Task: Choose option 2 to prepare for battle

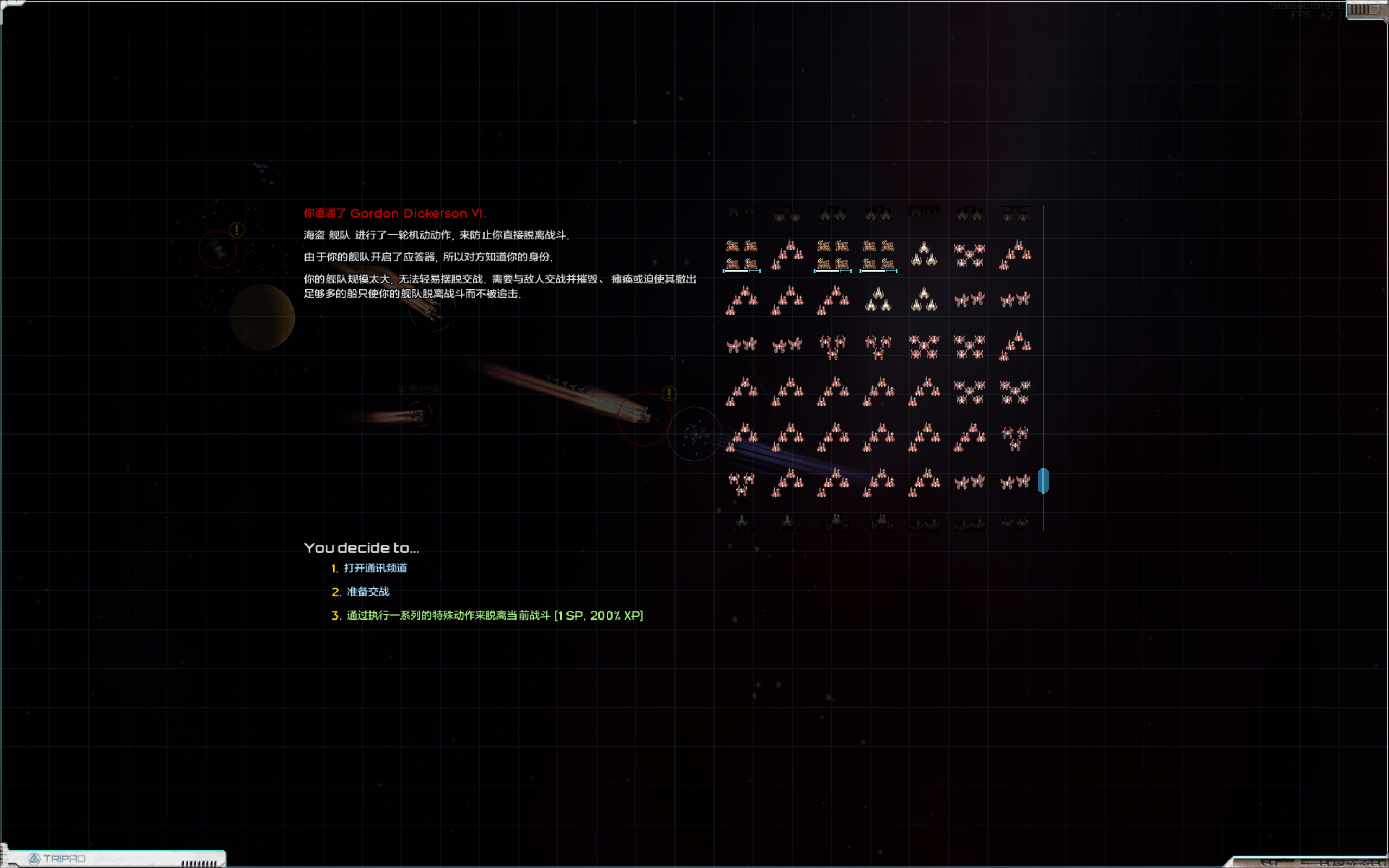Action: pyautogui.click(x=367, y=591)
